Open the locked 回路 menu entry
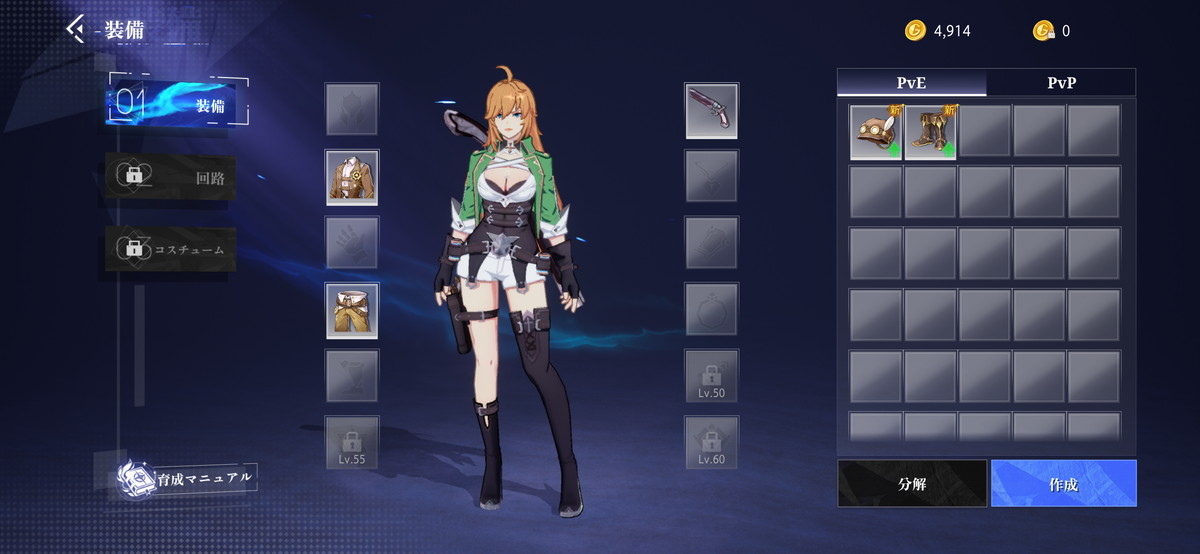1200x554 pixels. [x=172, y=179]
